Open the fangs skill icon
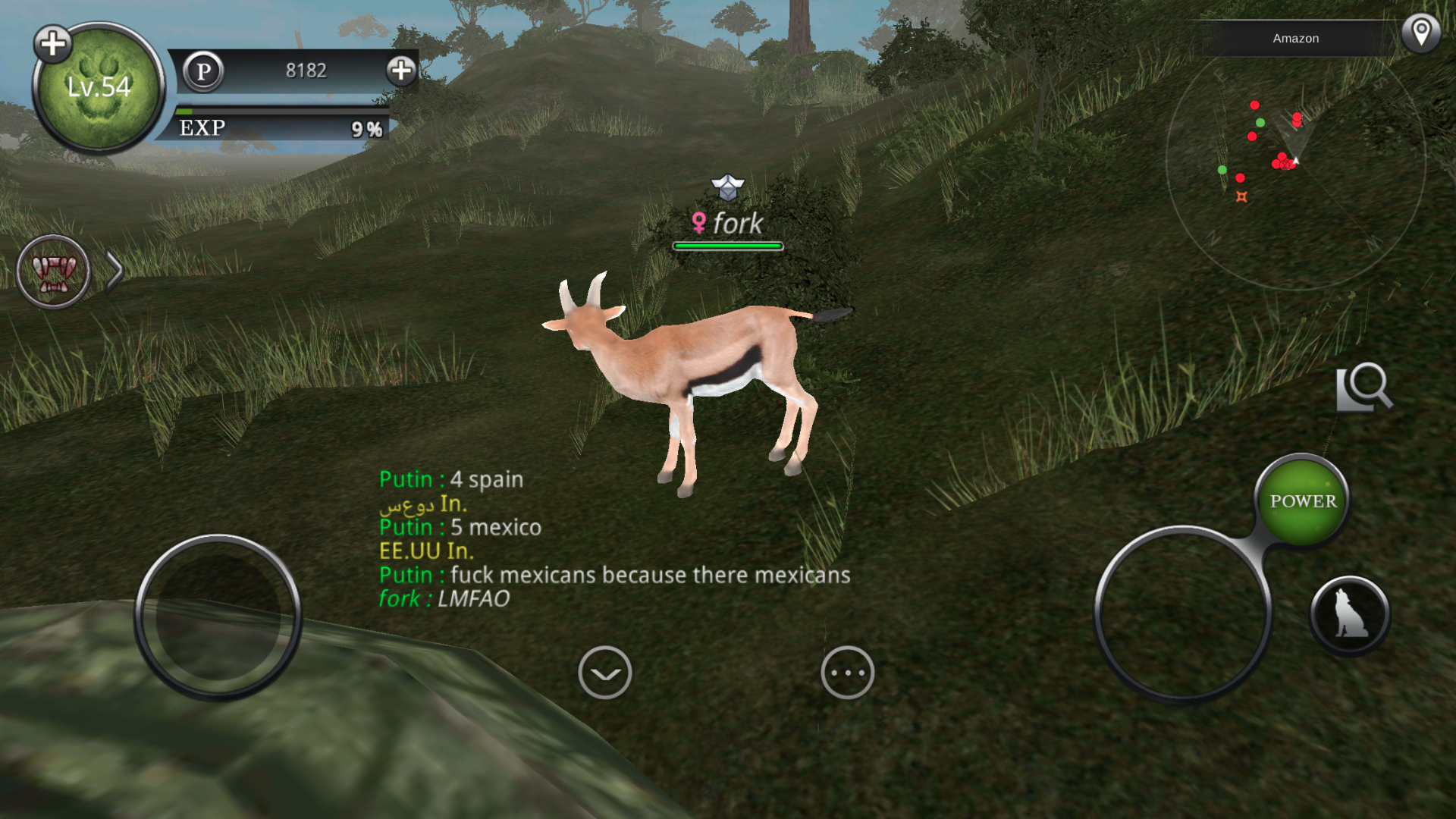 coord(53,271)
